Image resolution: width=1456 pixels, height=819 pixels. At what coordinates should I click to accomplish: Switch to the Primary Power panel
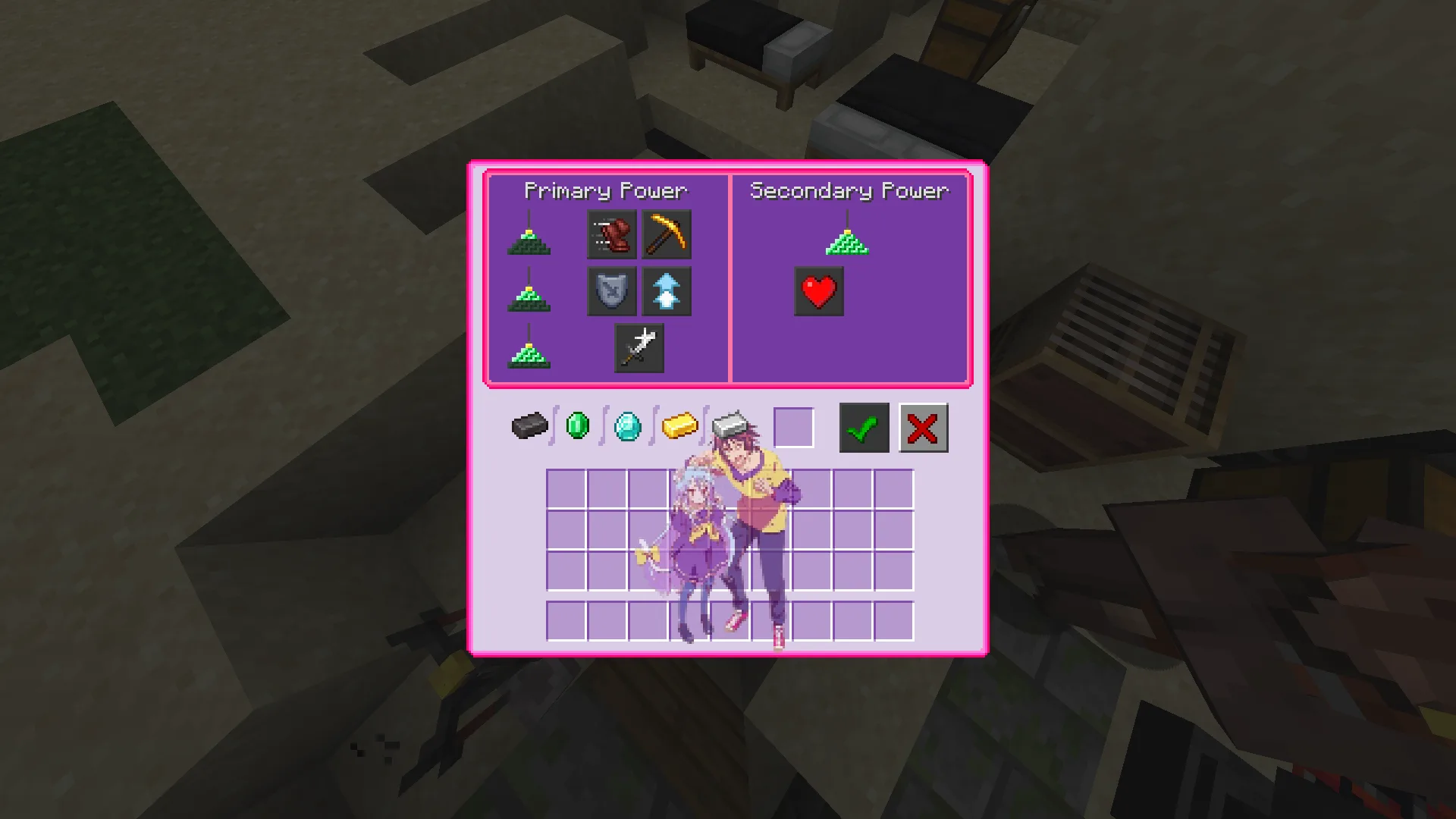pyautogui.click(x=607, y=191)
